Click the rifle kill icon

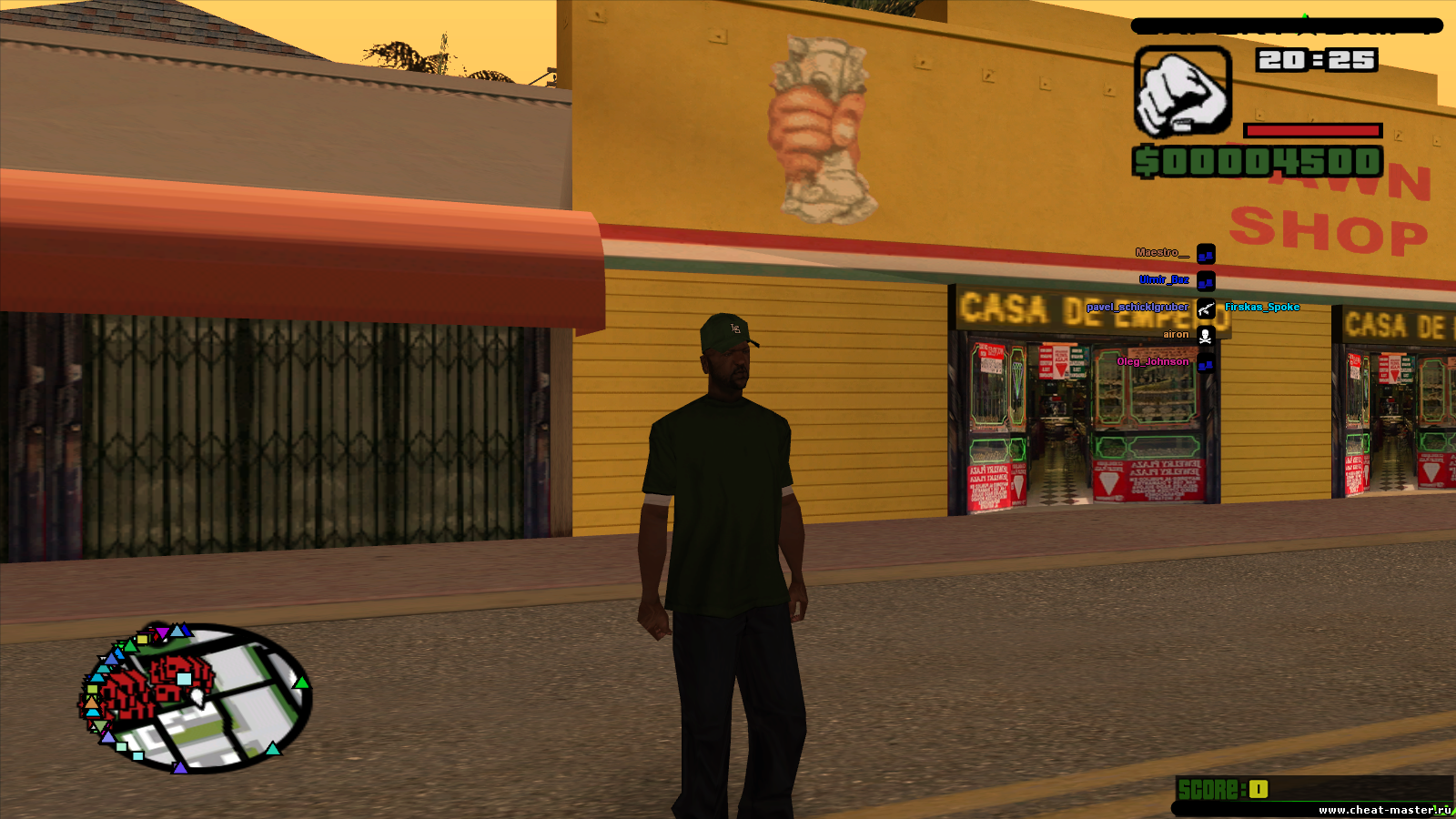point(1206,308)
